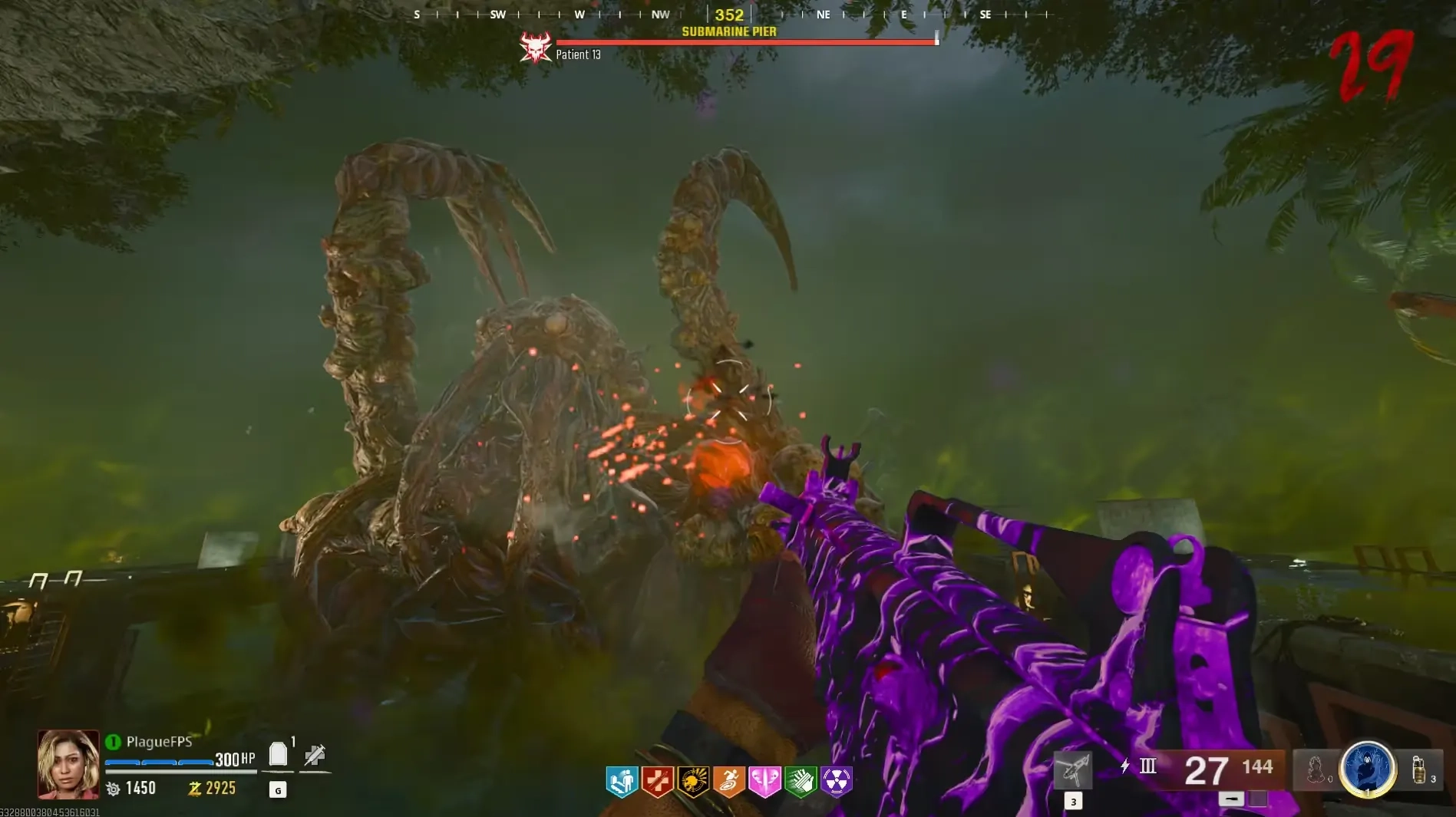1456x817 pixels.
Task: Click the self-revive syringe icon
Action: click(315, 756)
